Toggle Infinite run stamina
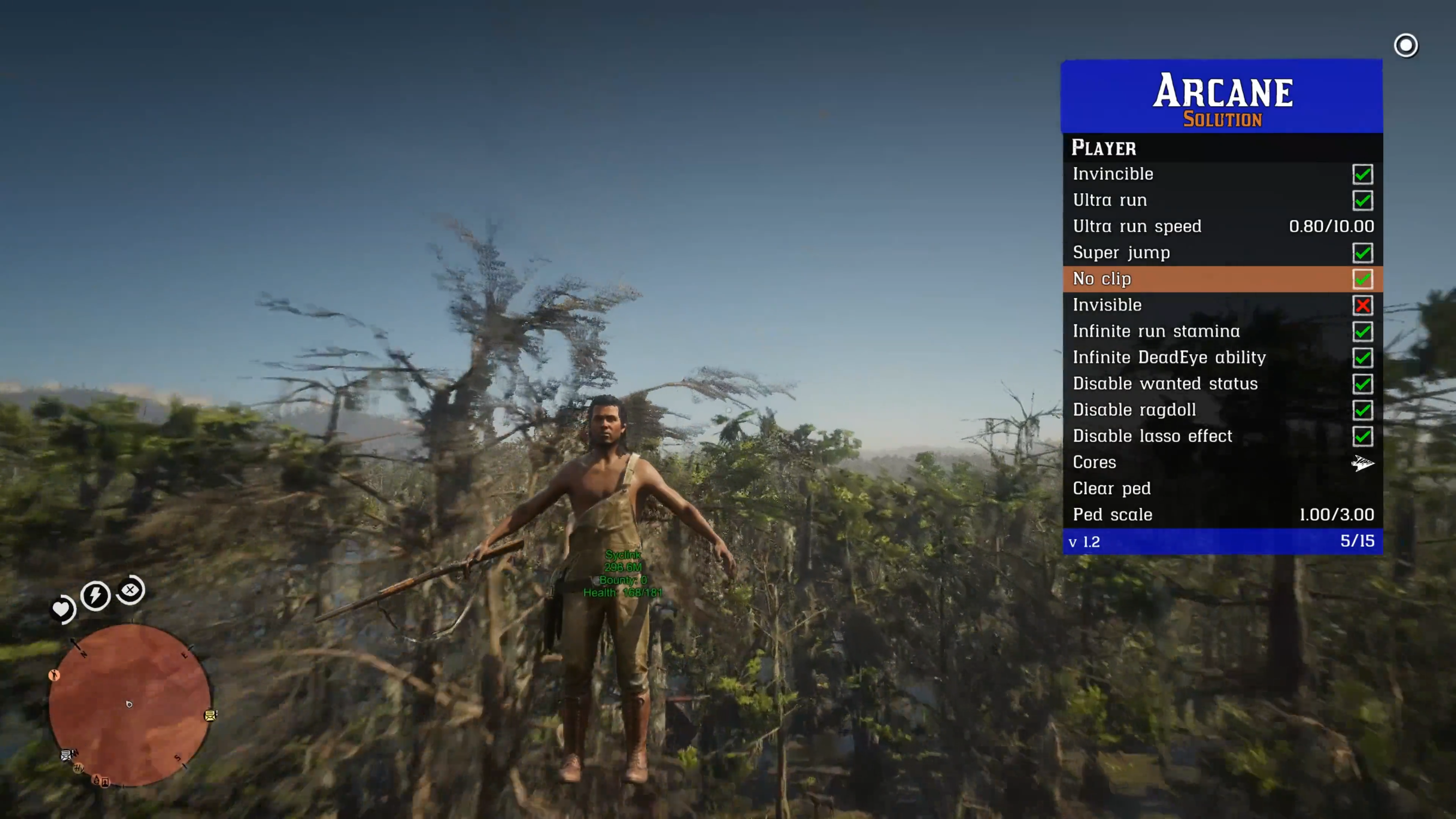This screenshot has width=1456, height=819. (1362, 332)
